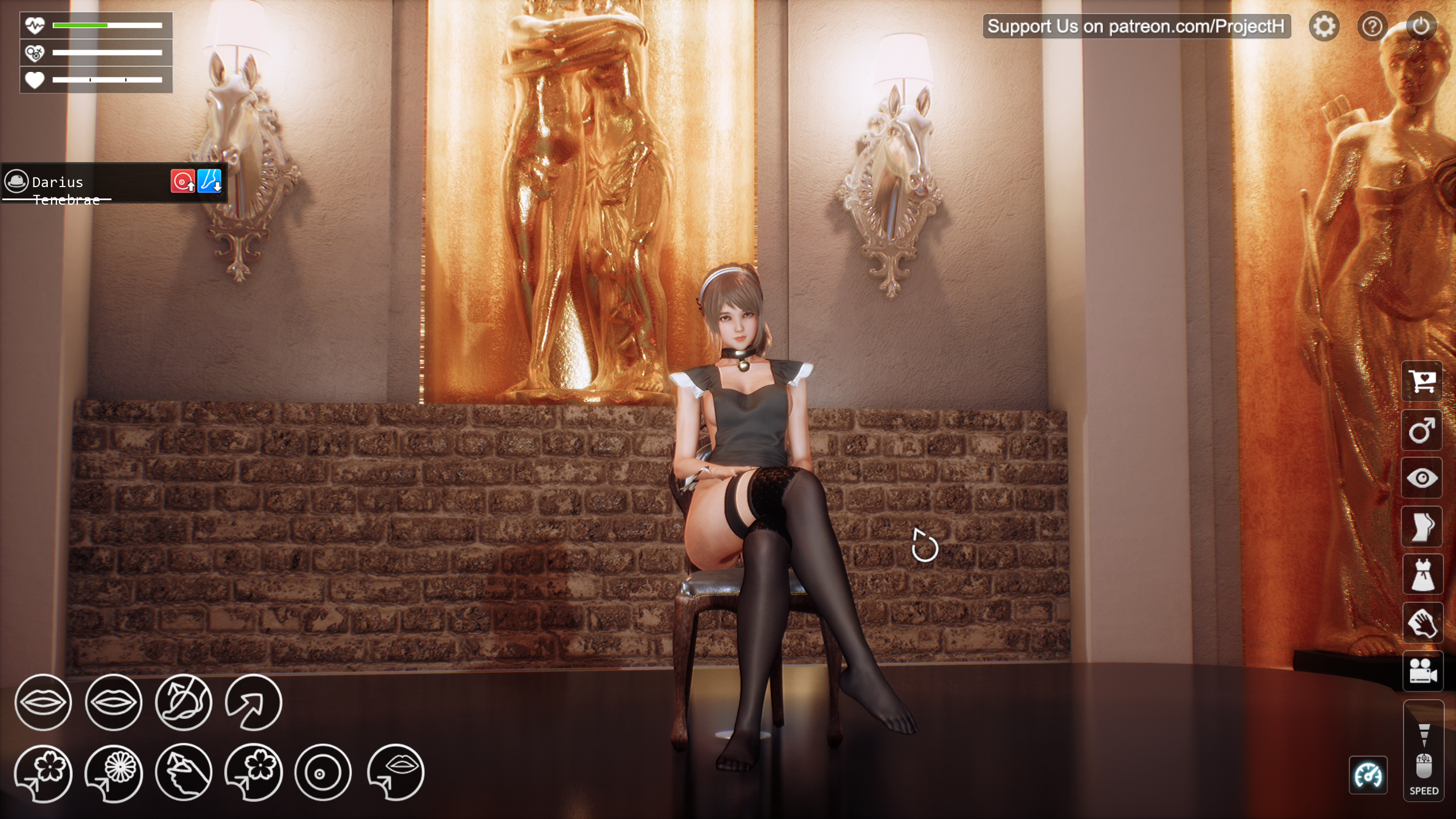Open the Support Us on Patreon link
Screen dimensions: 1456x819
(1136, 26)
